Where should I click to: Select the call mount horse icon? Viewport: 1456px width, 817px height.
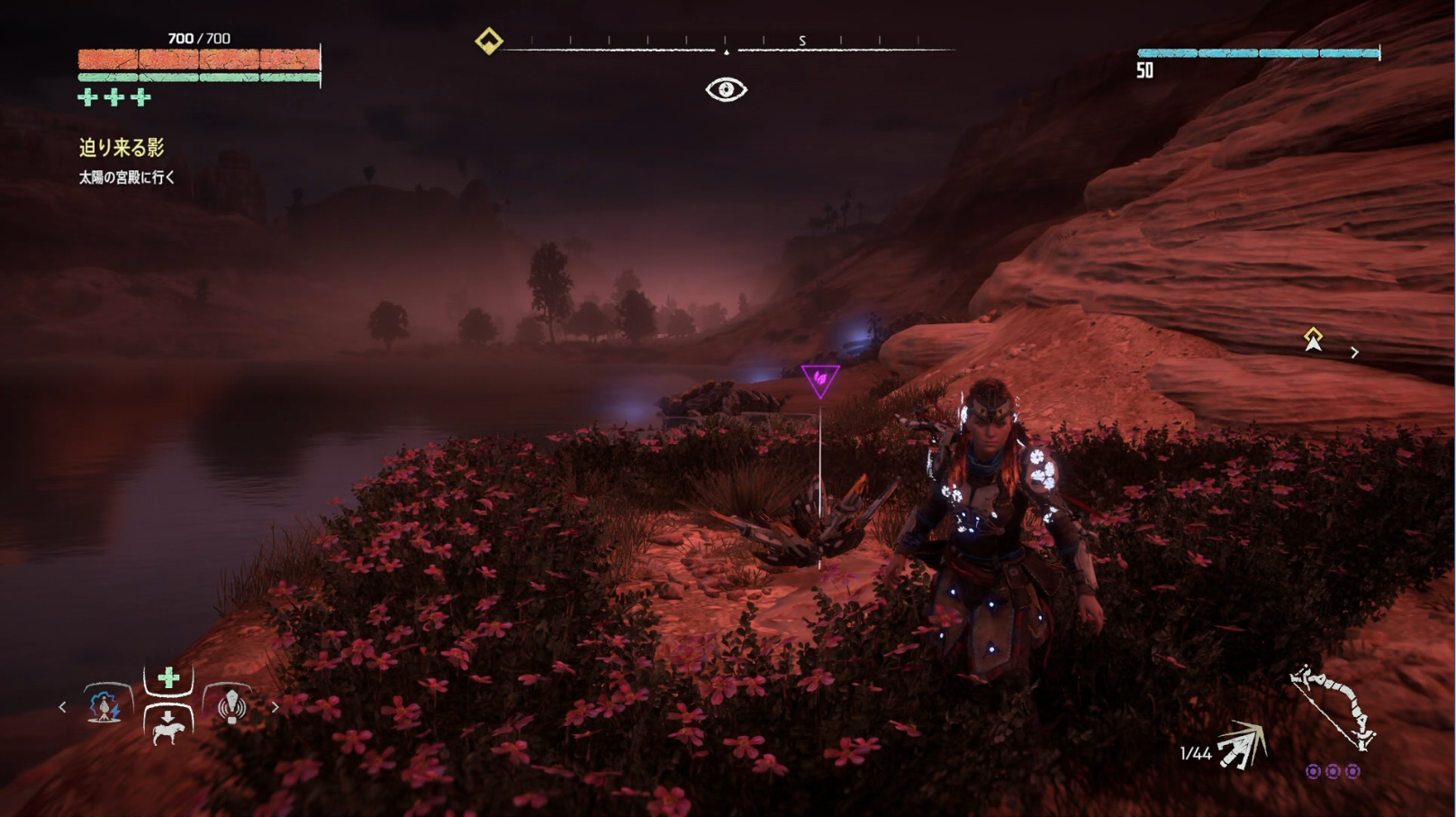point(168,726)
